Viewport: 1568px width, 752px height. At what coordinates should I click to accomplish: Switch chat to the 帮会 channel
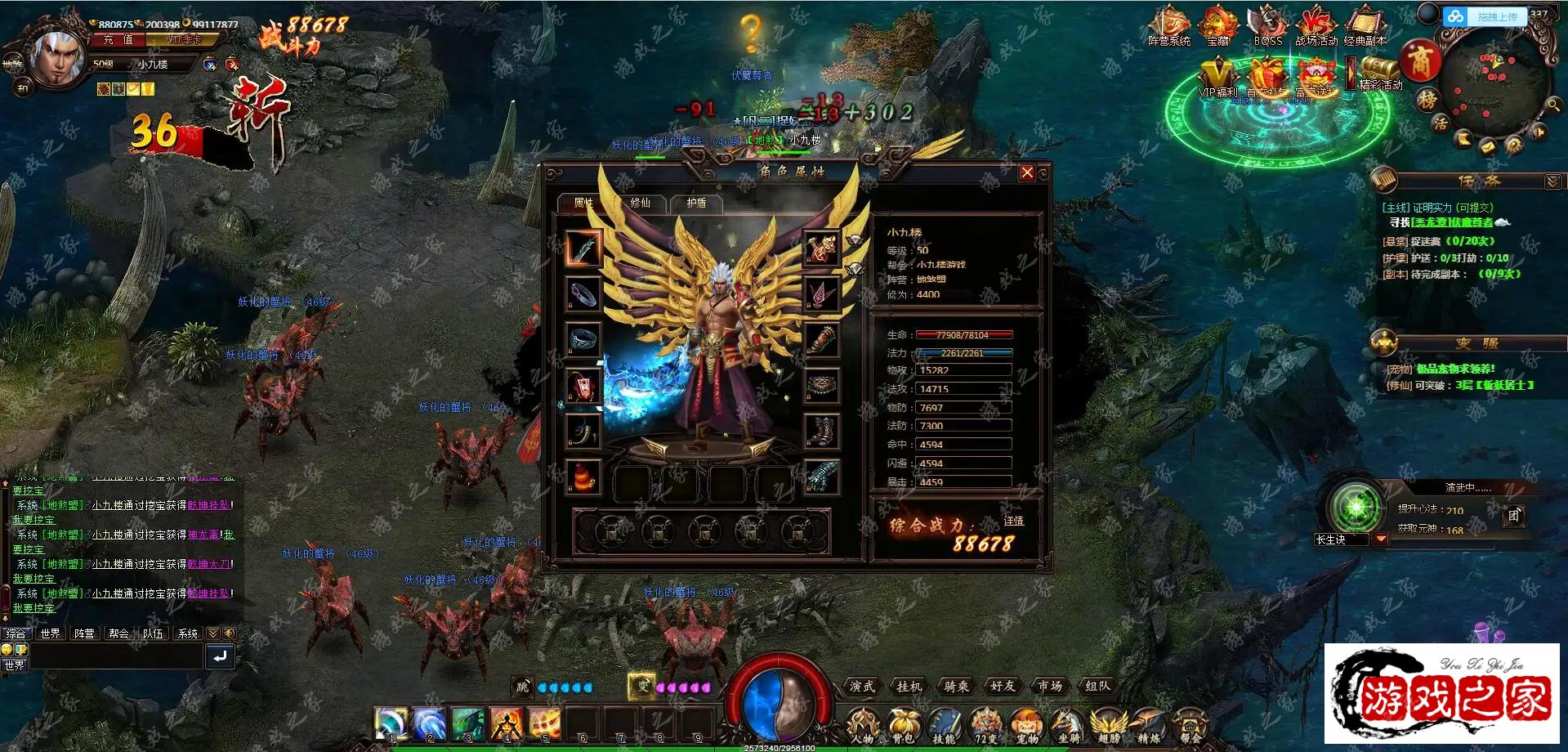[x=118, y=633]
